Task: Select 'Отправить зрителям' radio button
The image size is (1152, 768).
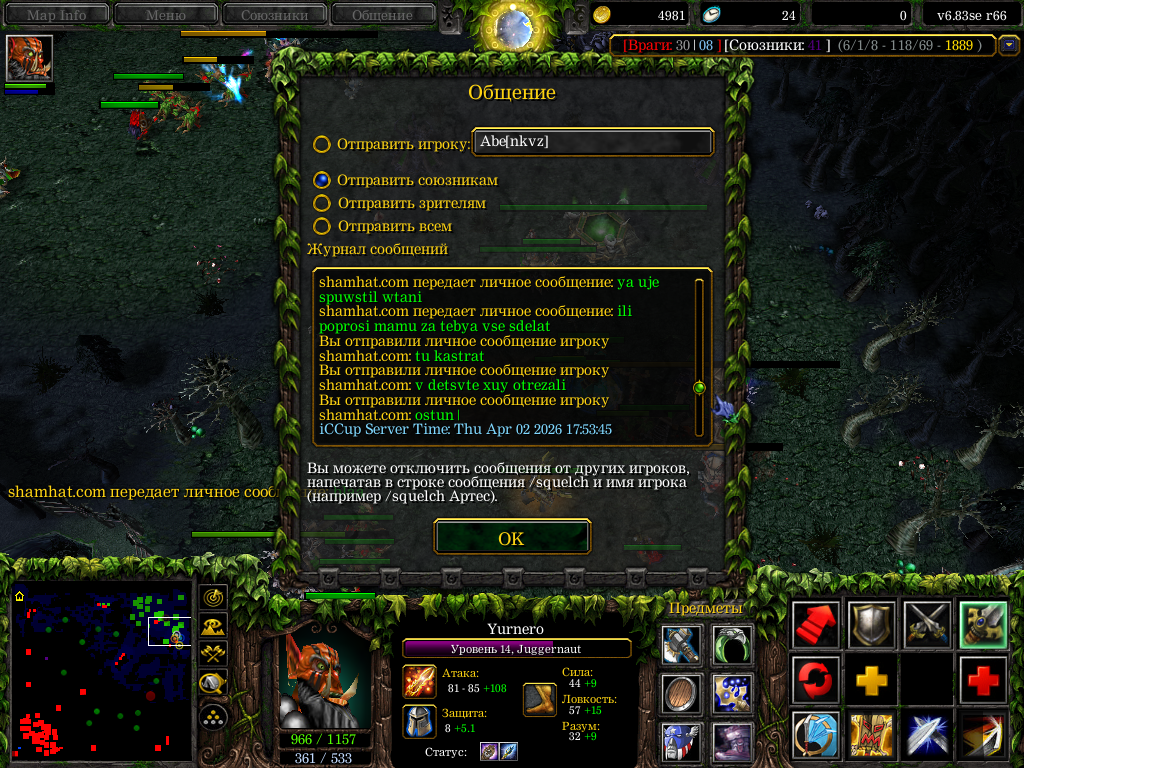Action: (322, 203)
